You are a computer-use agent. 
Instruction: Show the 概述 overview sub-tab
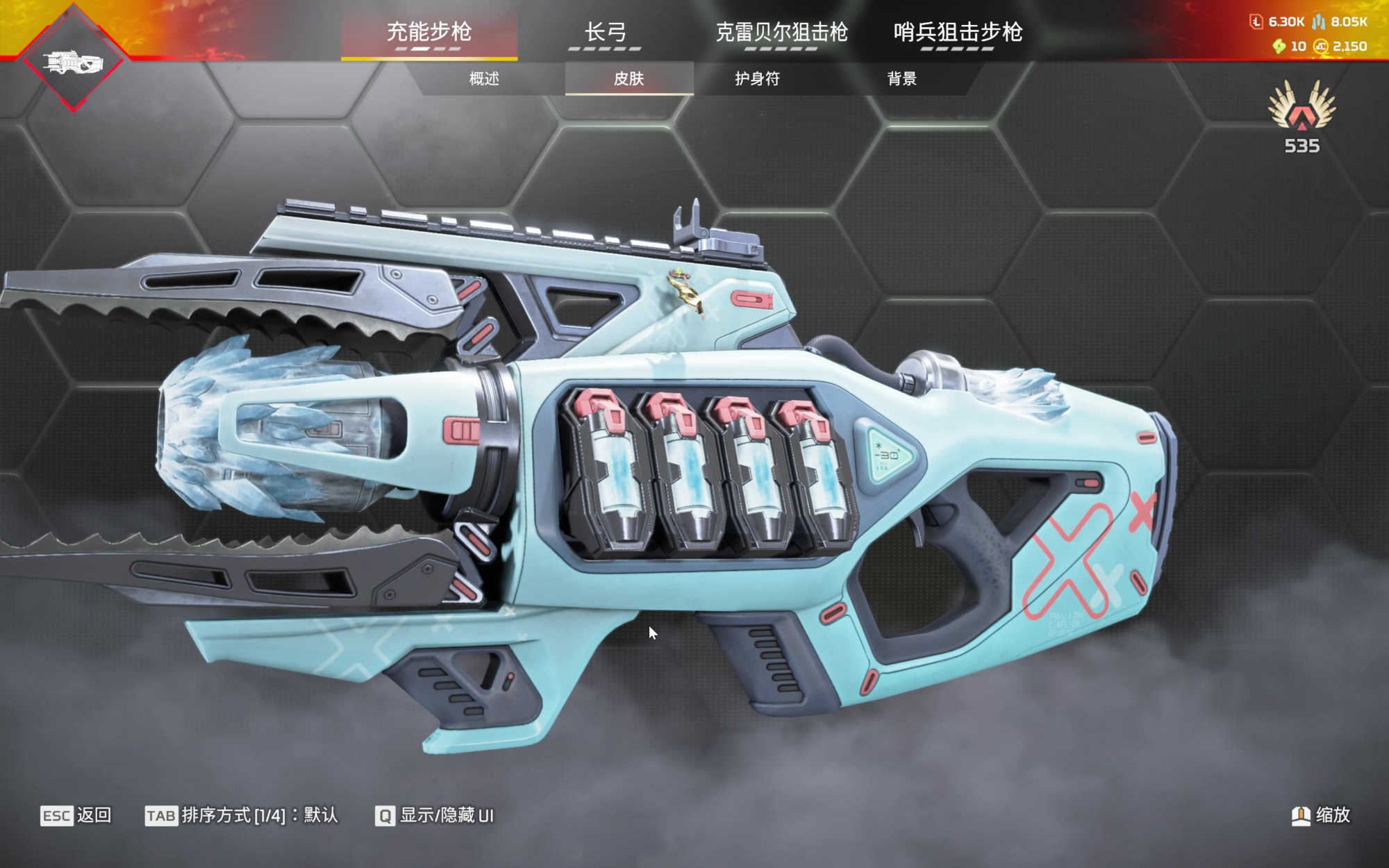click(484, 78)
